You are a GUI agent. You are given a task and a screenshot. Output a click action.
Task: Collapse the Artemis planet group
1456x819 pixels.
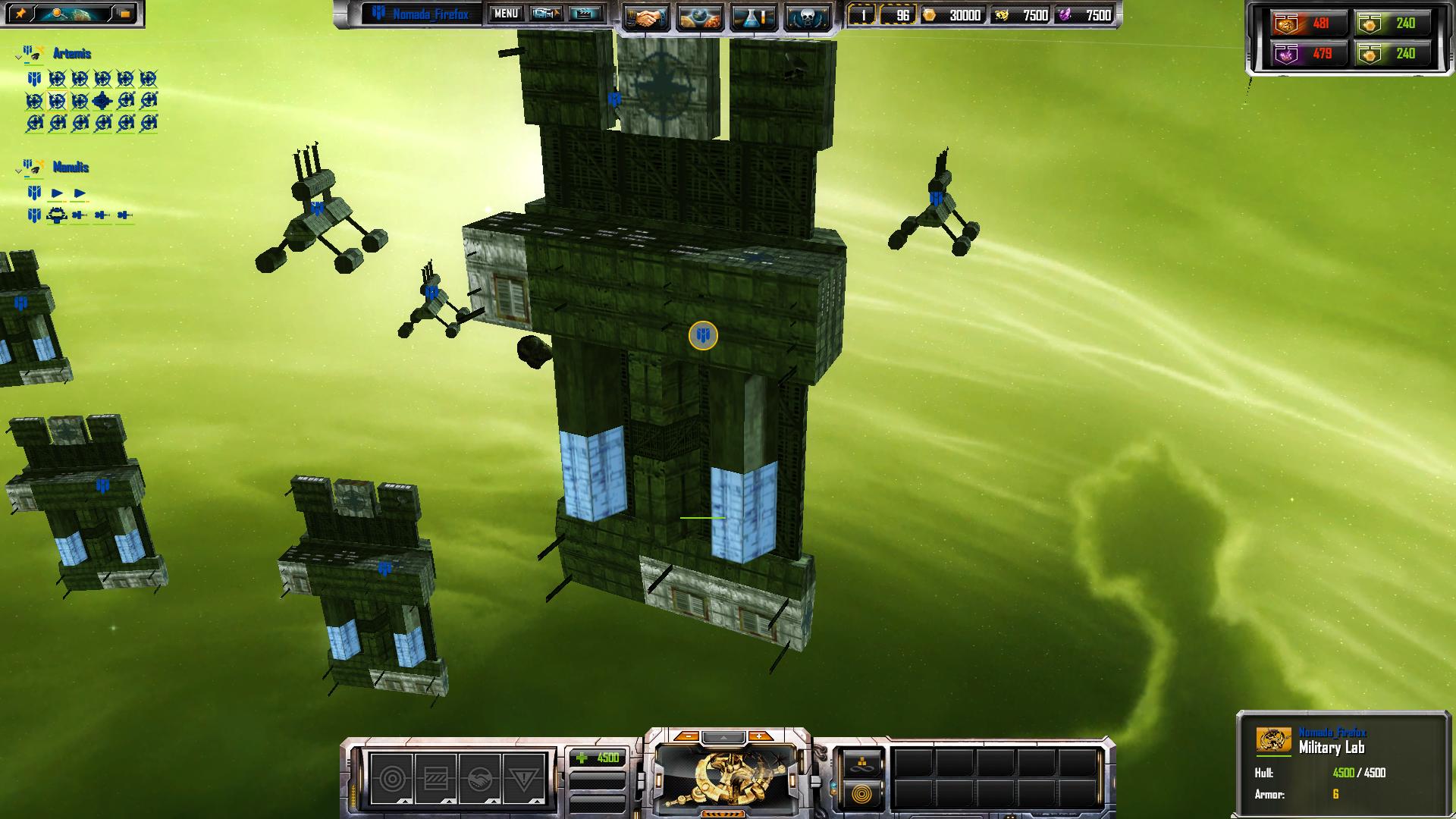pyautogui.click(x=18, y=55)
